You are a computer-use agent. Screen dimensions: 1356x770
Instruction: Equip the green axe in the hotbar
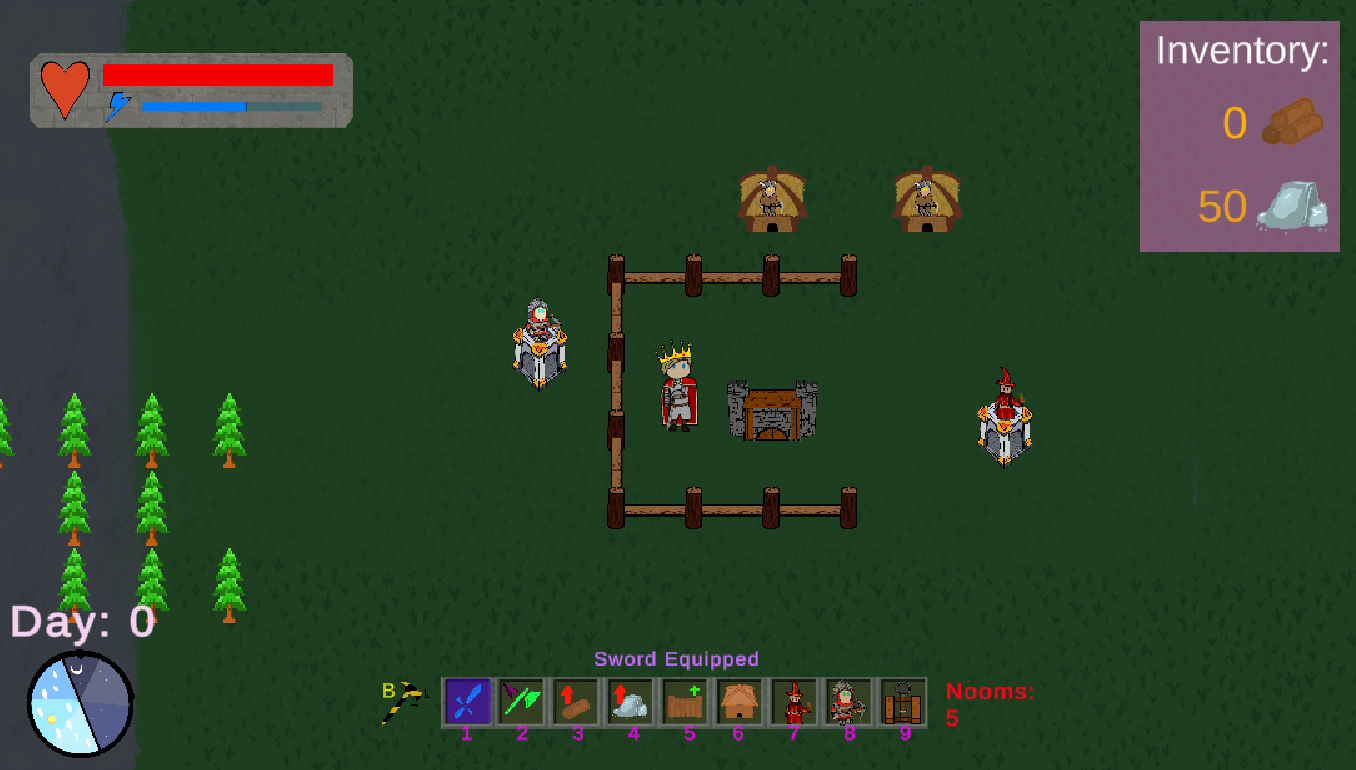tap(522, 701)
